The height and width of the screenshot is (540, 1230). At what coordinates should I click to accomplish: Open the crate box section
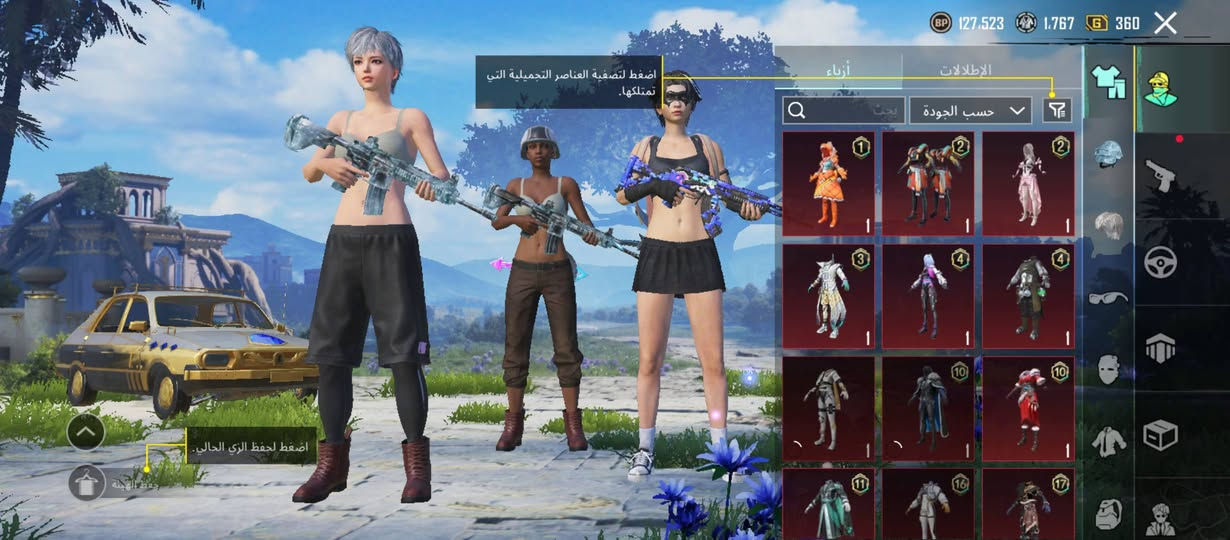1160,435
